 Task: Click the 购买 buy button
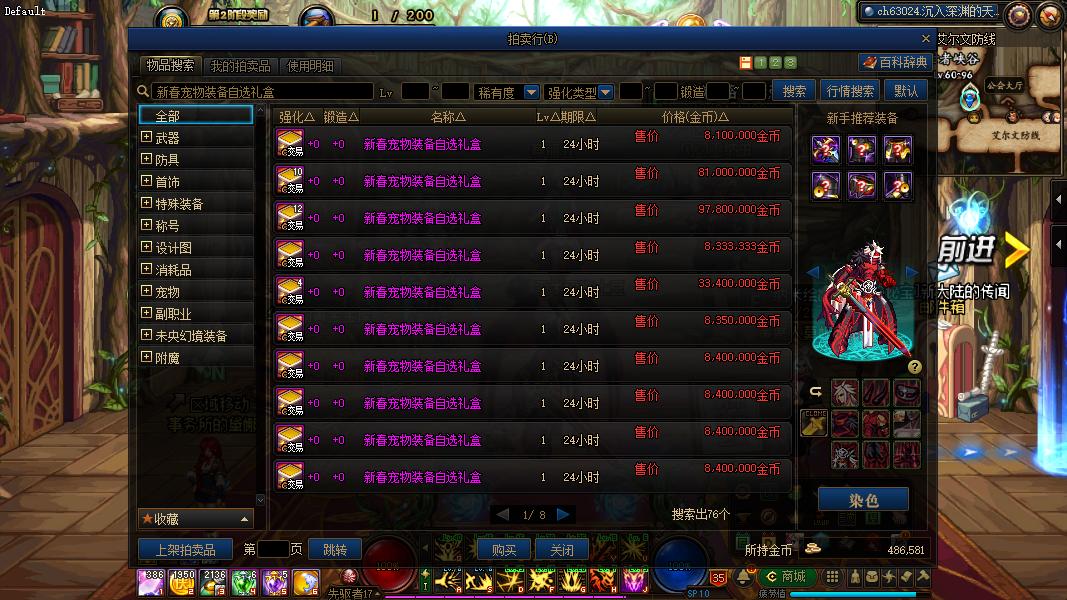pyautogui.click(x=504, y=550)
